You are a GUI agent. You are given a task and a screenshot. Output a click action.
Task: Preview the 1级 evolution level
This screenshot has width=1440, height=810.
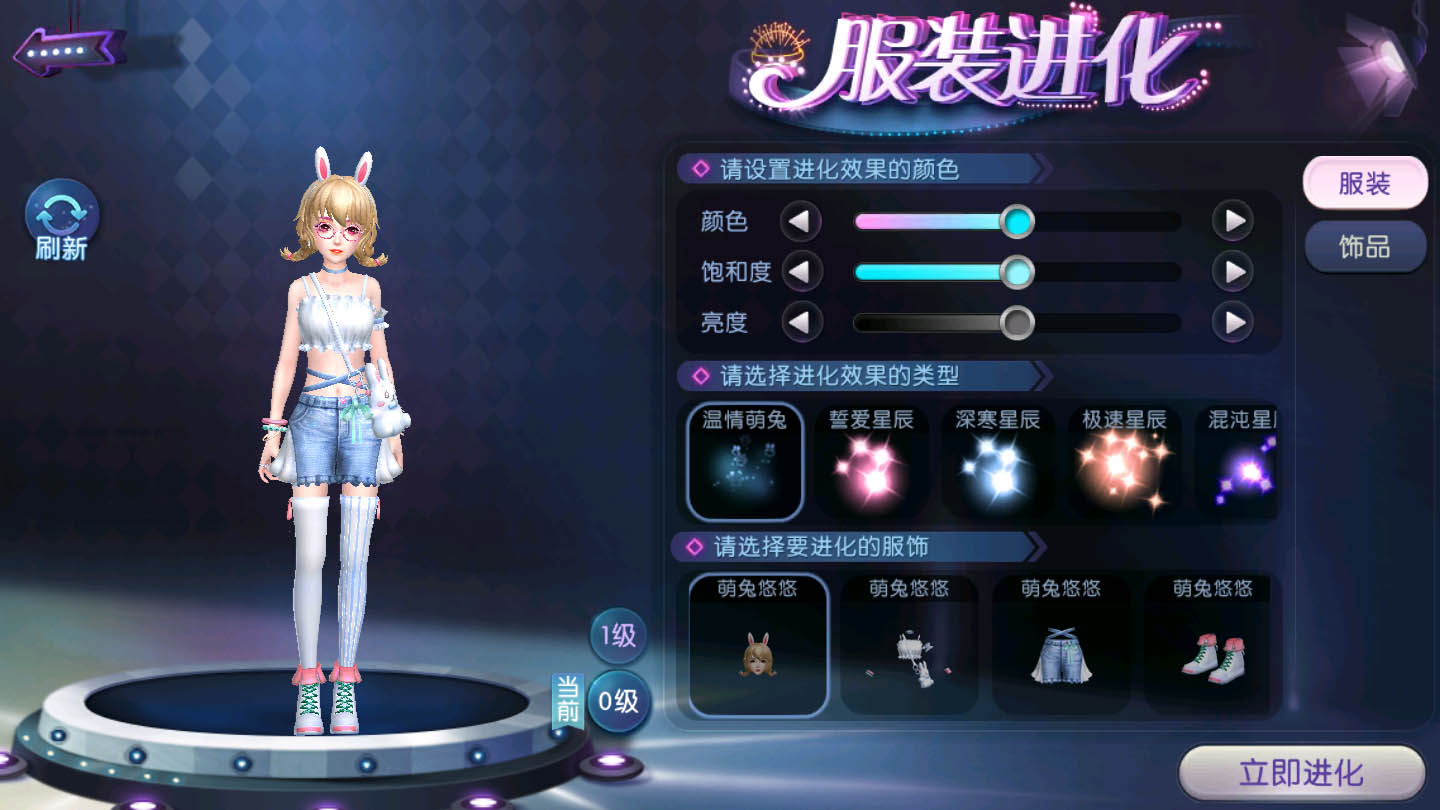[618, 635]
